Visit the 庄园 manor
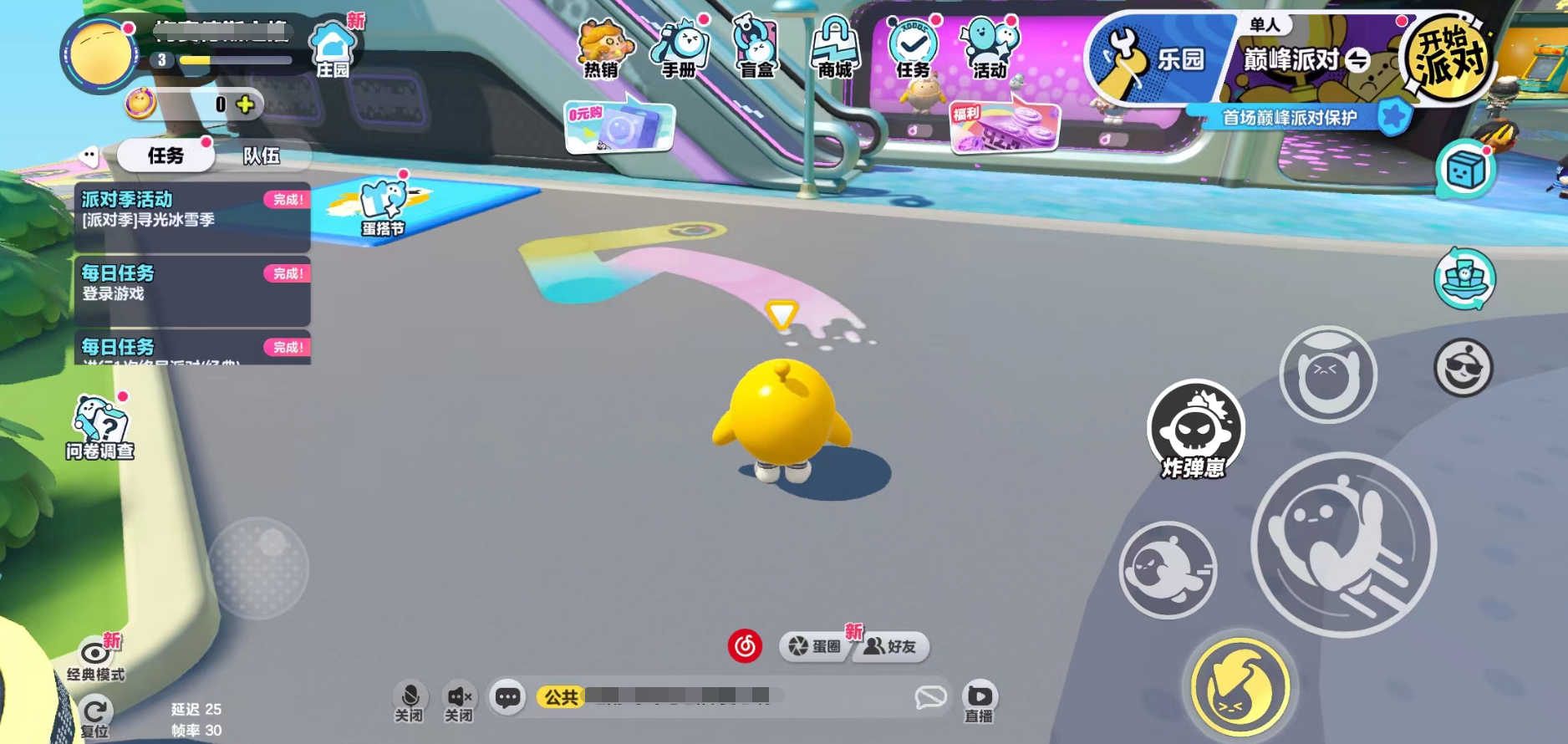This screenshot has height=744, width=1568. pos(333,50)
